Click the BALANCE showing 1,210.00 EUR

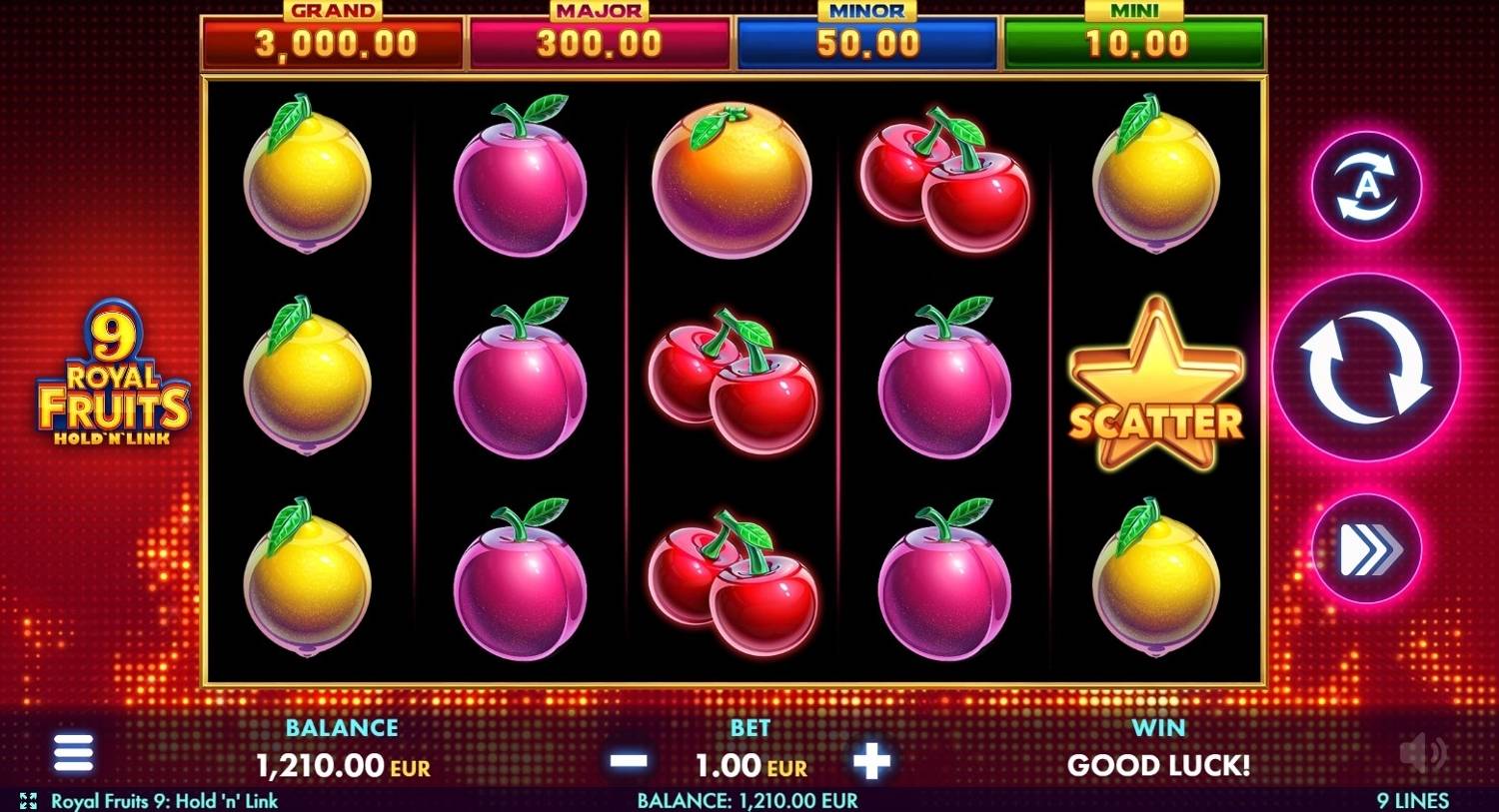342,766
